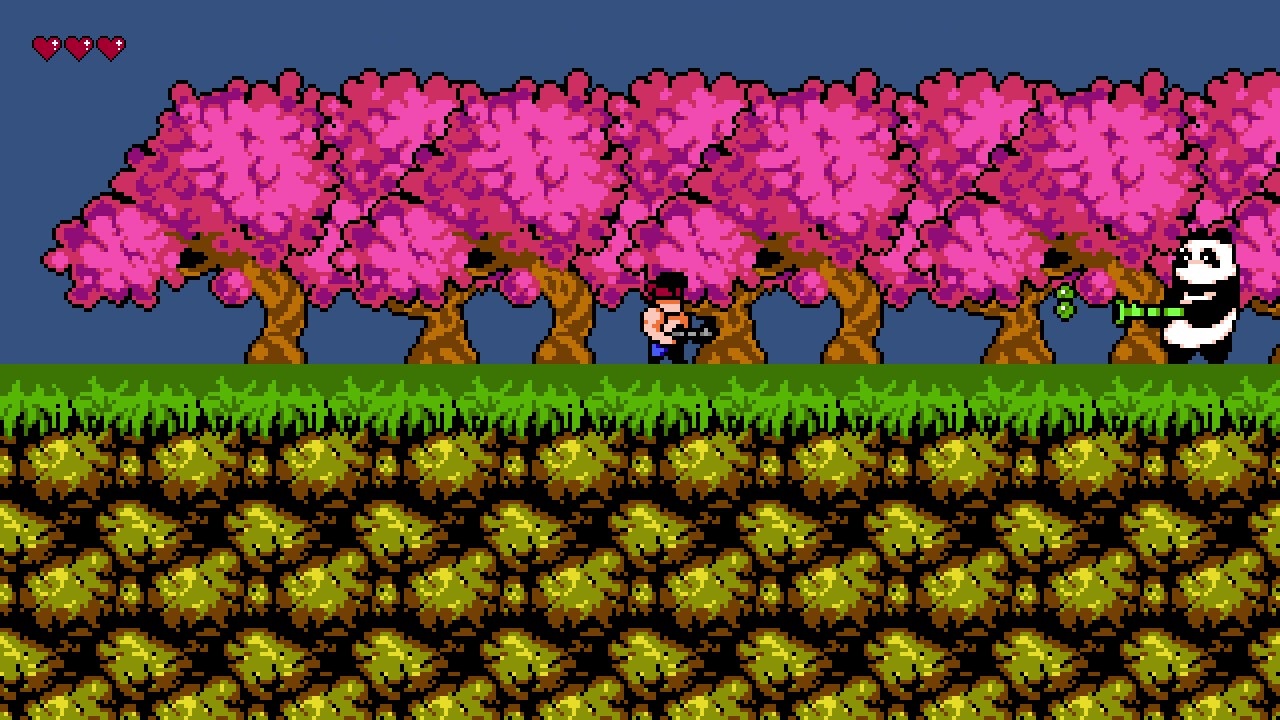Click the gun held by the player
The image size is (1280, 720).
point(692,332)
